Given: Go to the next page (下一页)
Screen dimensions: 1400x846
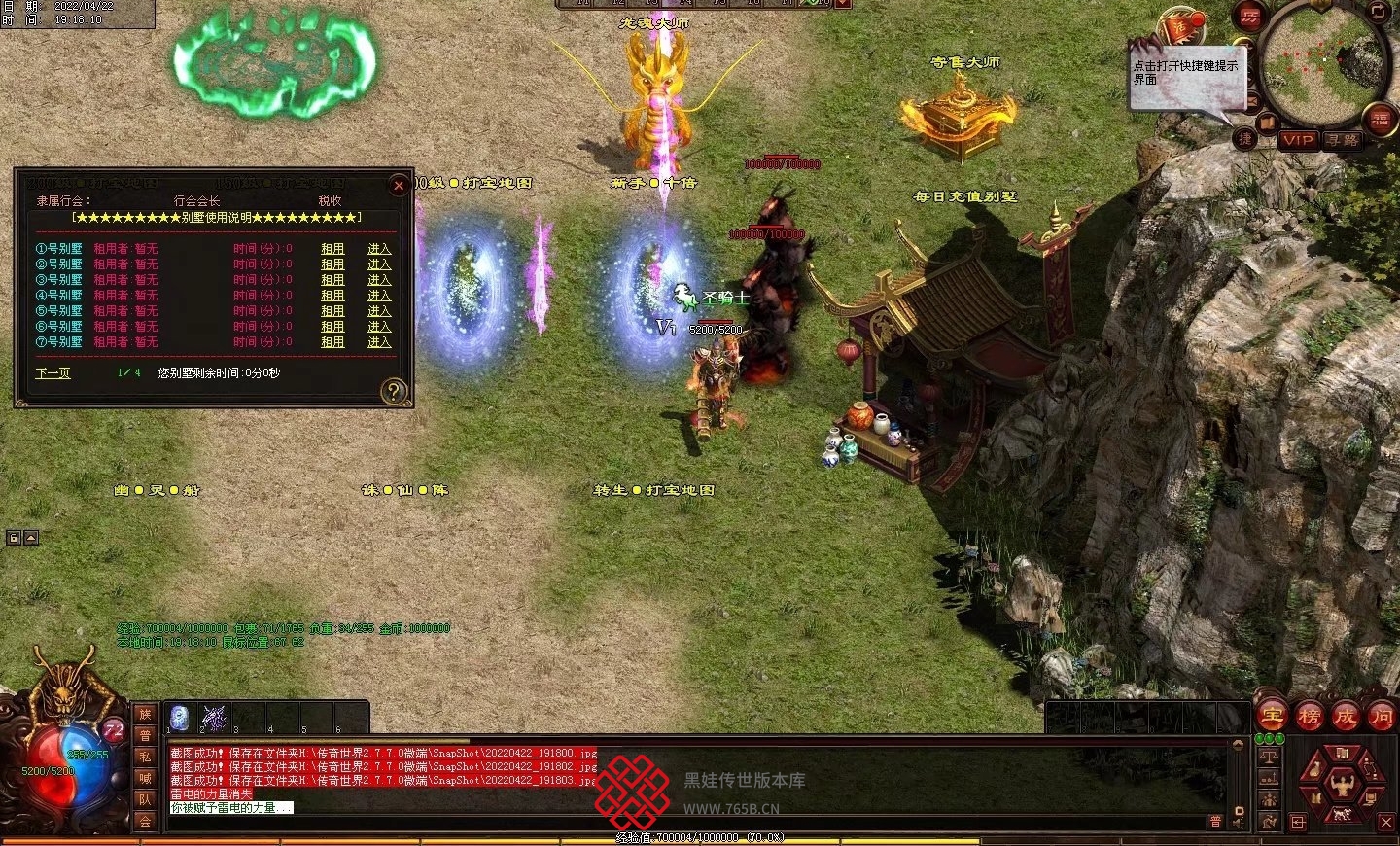Looking at the screenshot, I should [x=52, y=372].
